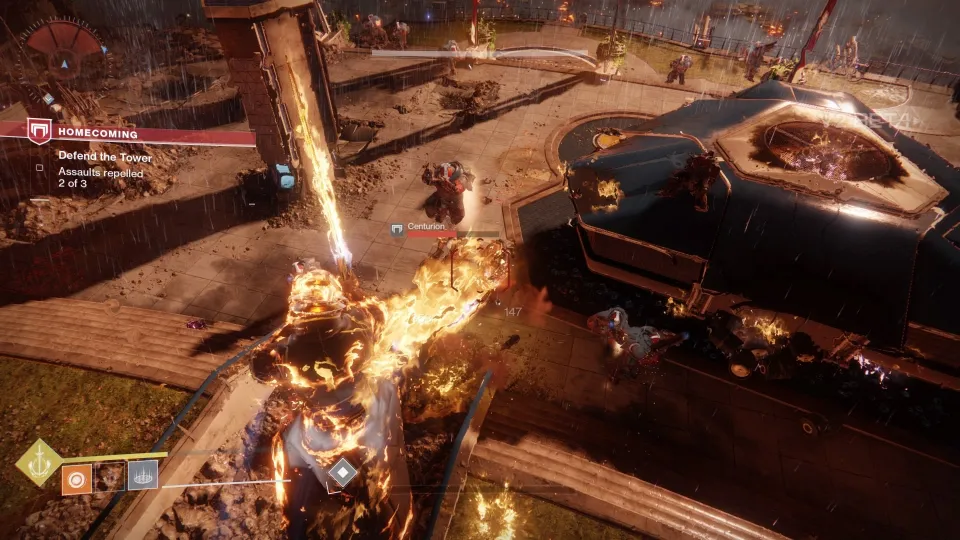960x540 pixels.
Task: Select the Centurion enemy nameplate
Action: [x=425, y=227]
